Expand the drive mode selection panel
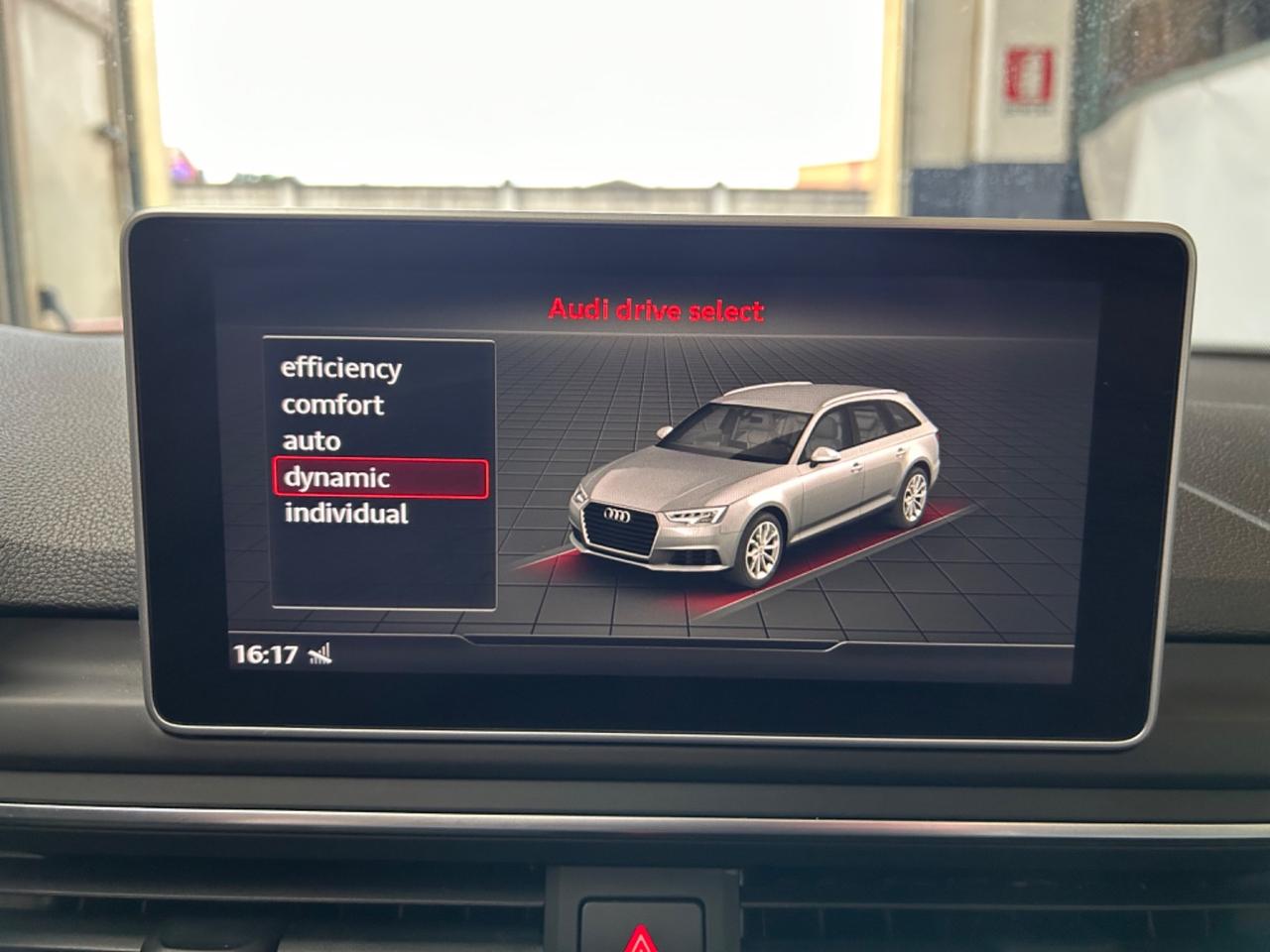This screenshot has height=952, width=1270. click(x=382, y=476)
